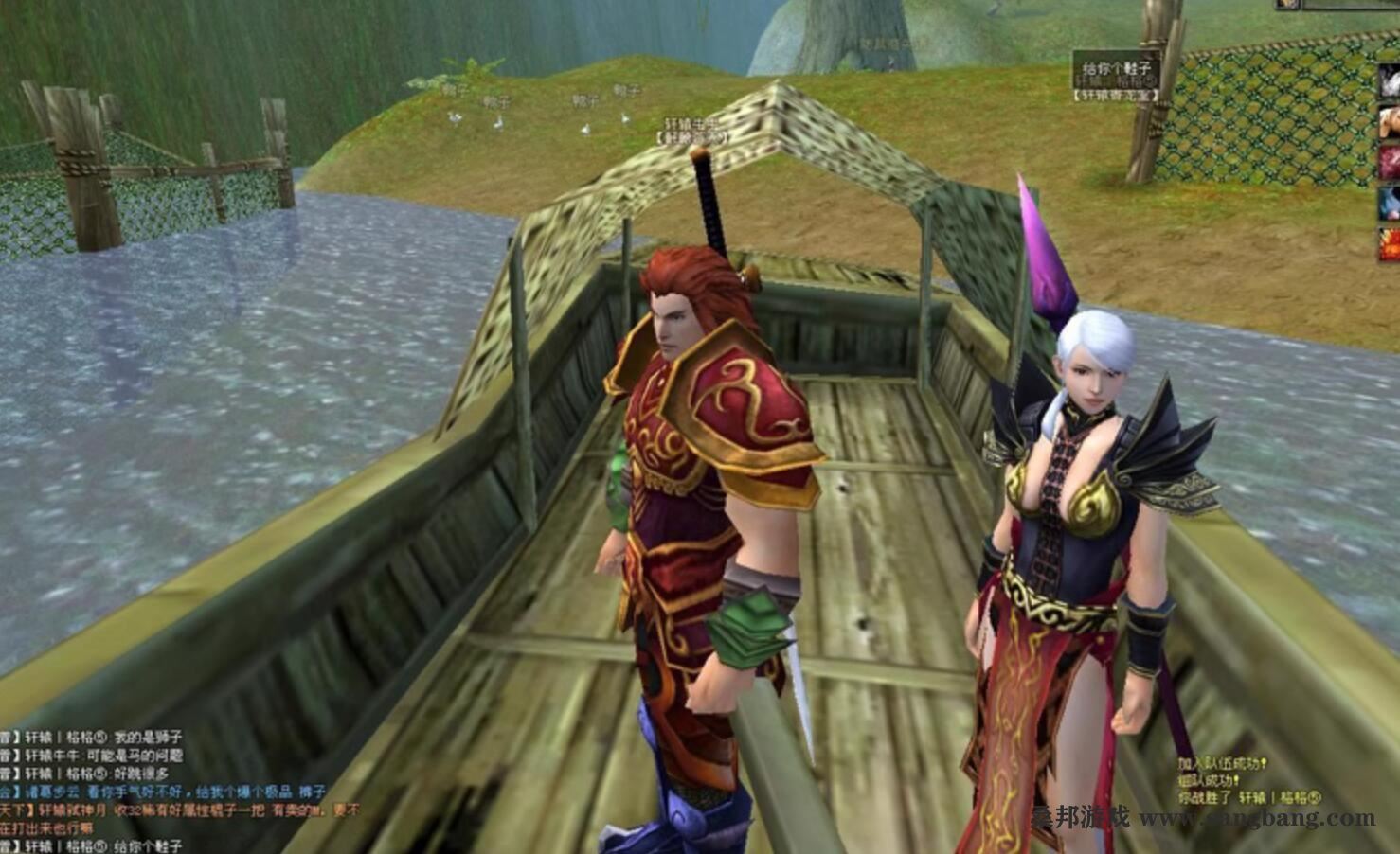This screenshot has height=854, width=1400.
Task: Cast the orange fire skill icon
Action: (x=1391, y=243)
